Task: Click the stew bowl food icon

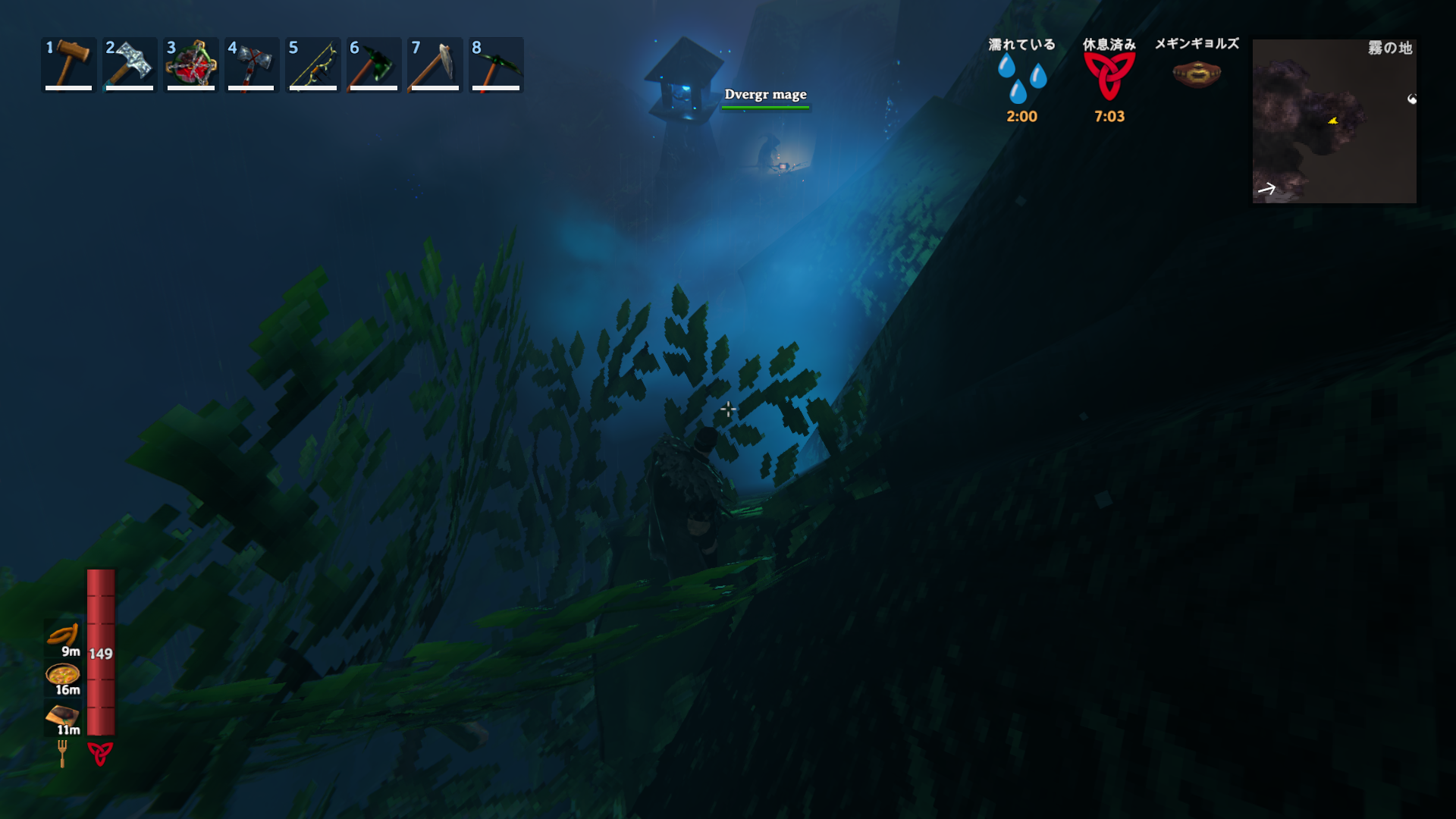Action: coord(63,673)
